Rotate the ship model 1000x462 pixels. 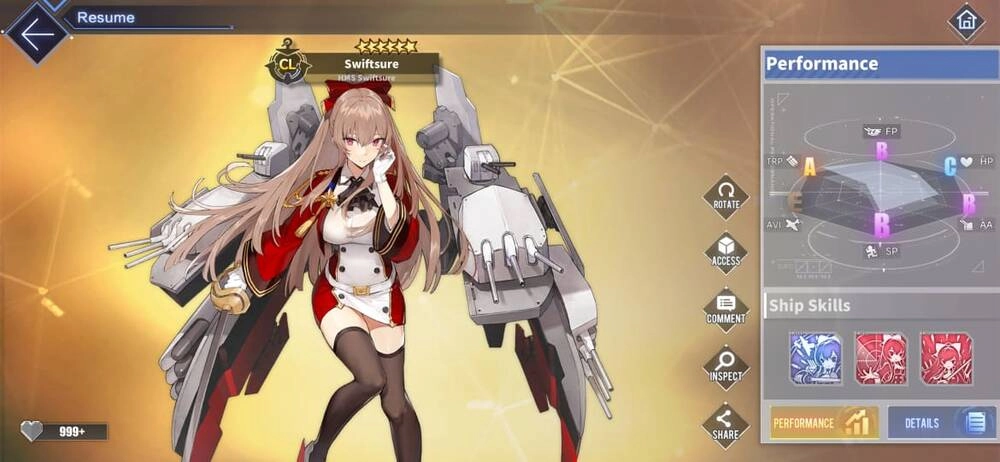(x=726, y=195)
